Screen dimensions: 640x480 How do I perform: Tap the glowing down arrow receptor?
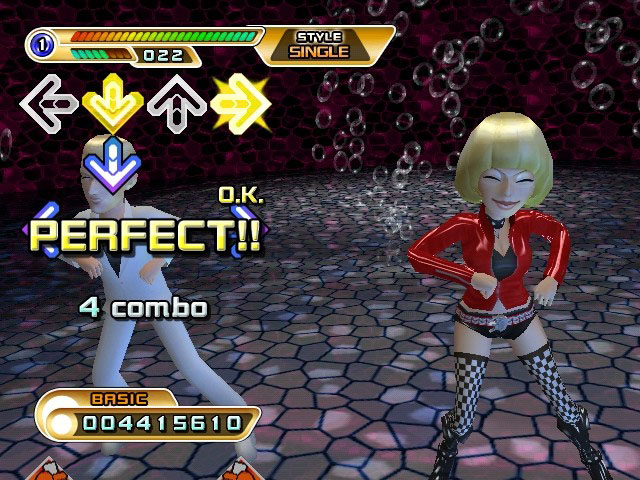(112, 101)
